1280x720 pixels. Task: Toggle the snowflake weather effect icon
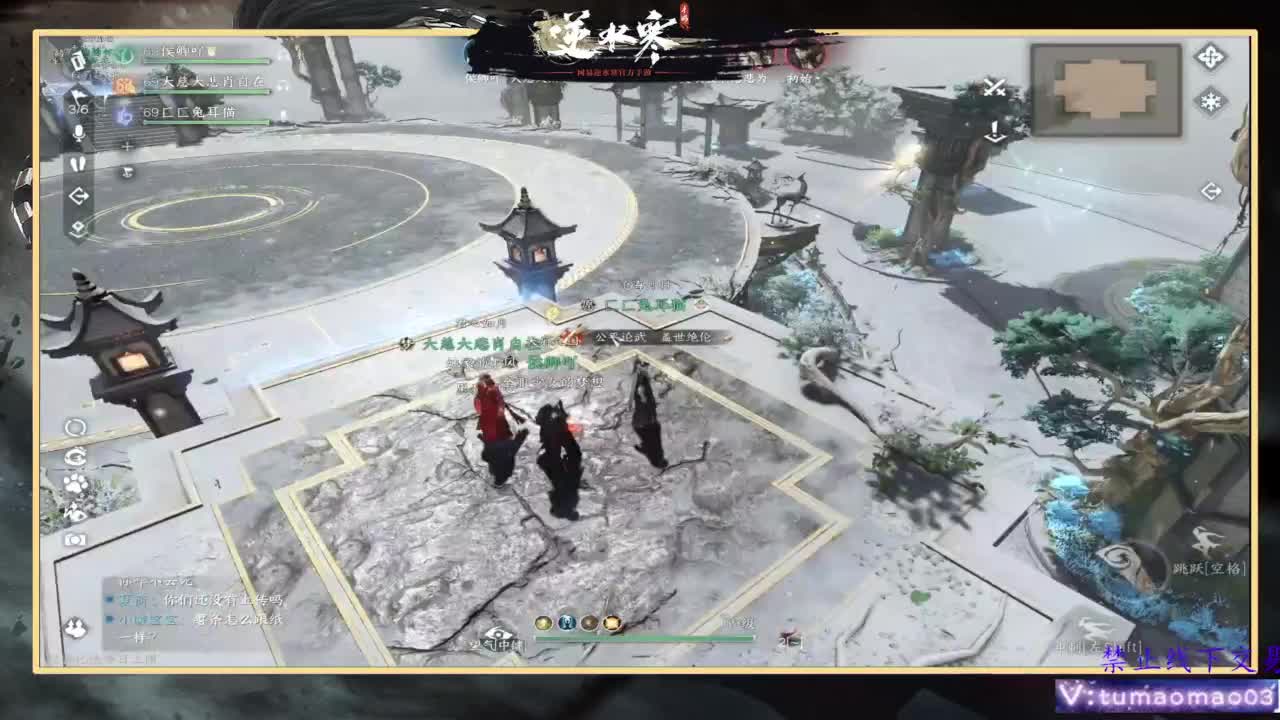pos(1210,102)
